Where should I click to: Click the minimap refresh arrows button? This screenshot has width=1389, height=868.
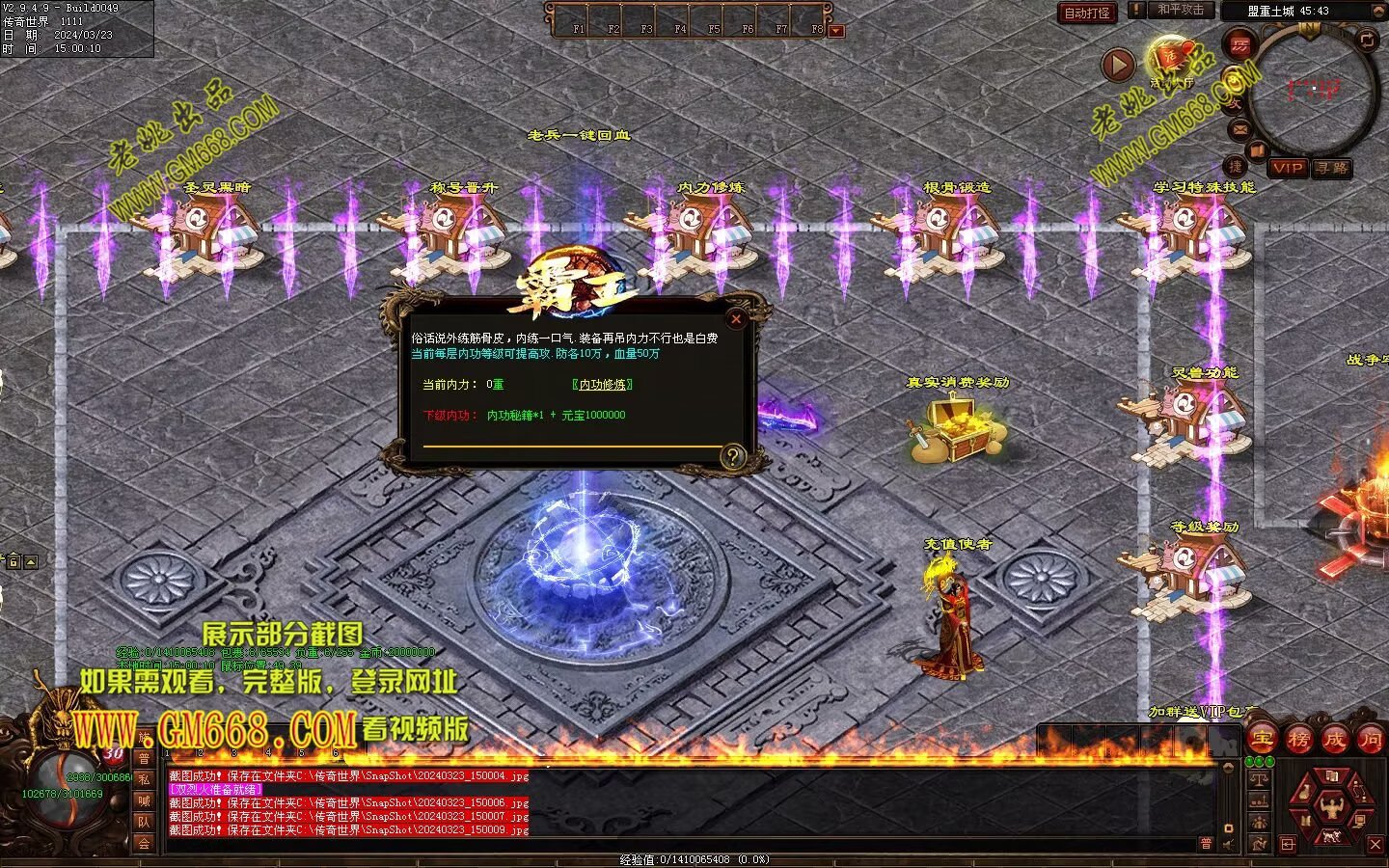[x=1368, y=40]
